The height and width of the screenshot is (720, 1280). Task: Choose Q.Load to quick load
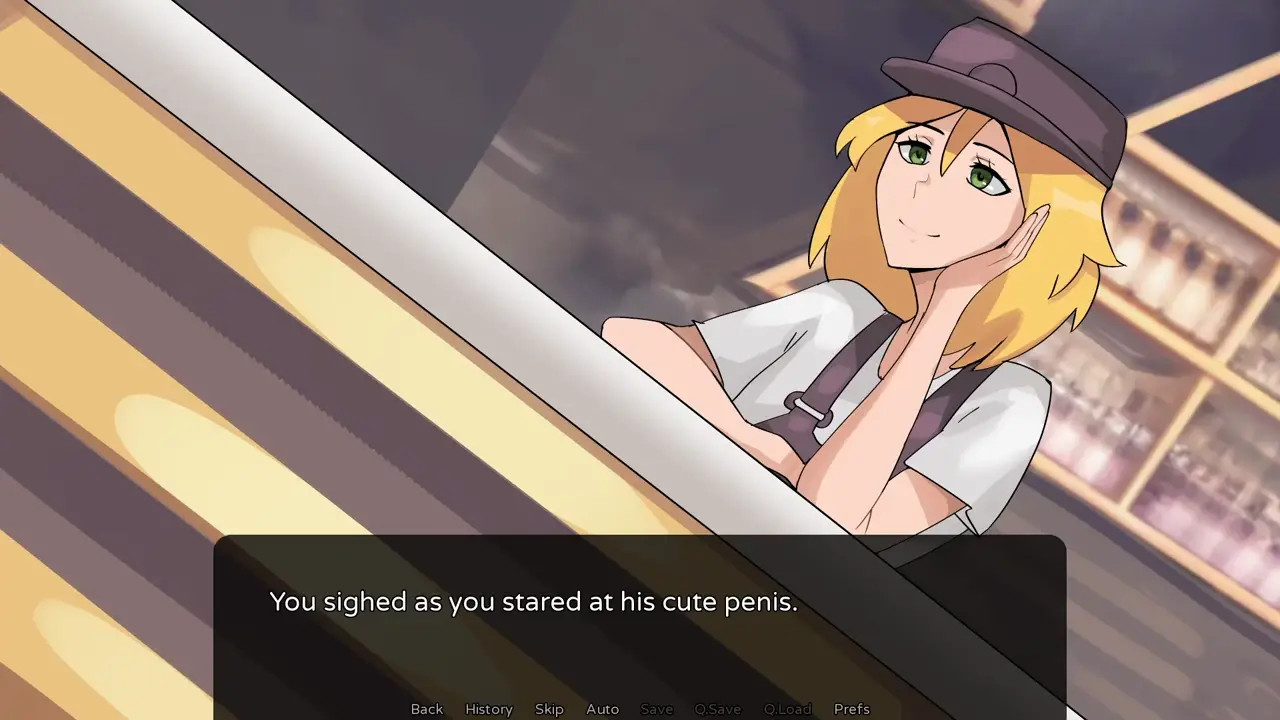click(x=787, y=709)
